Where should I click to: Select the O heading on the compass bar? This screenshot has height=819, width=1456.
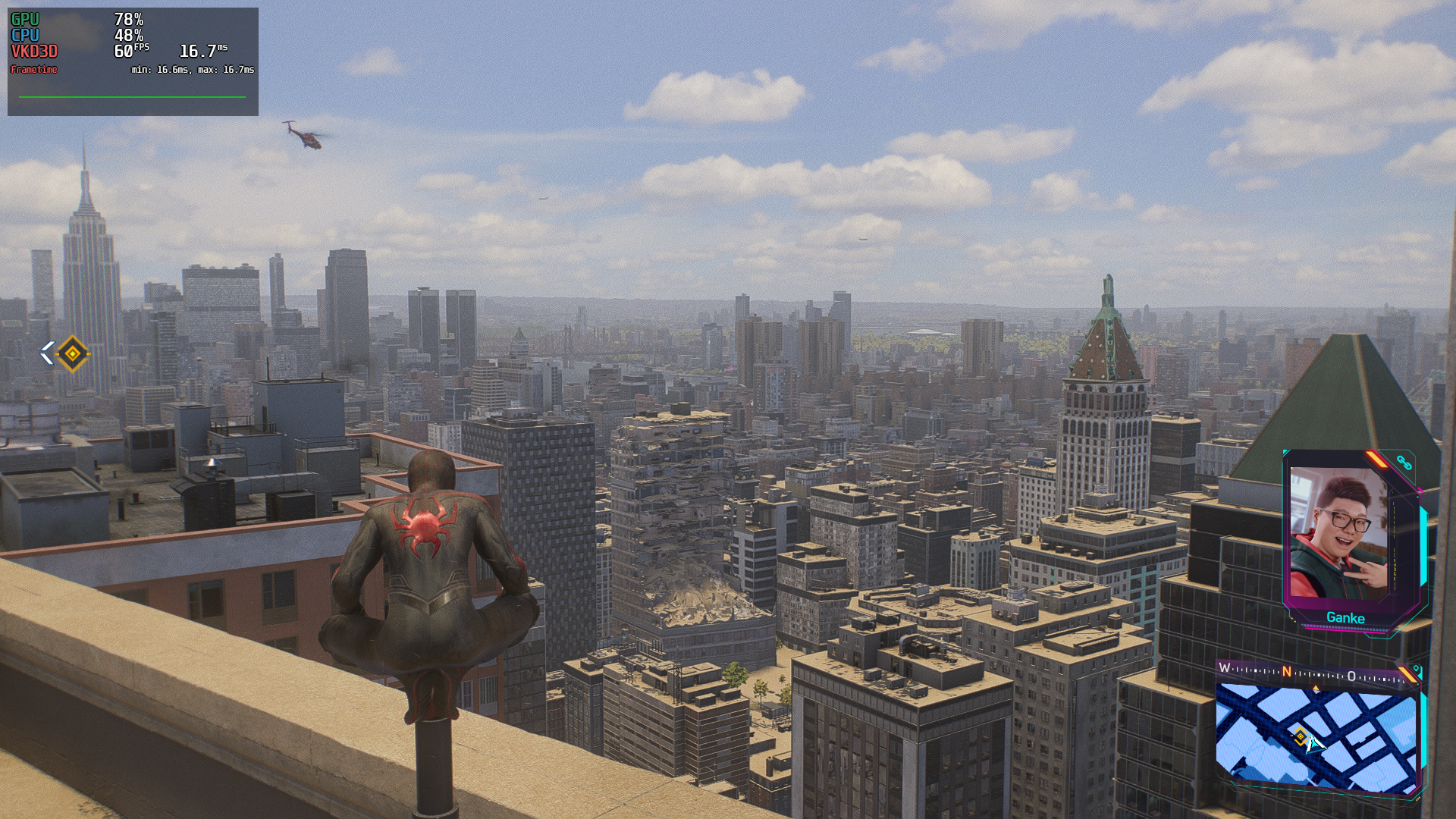click(x=1351, y=675)
